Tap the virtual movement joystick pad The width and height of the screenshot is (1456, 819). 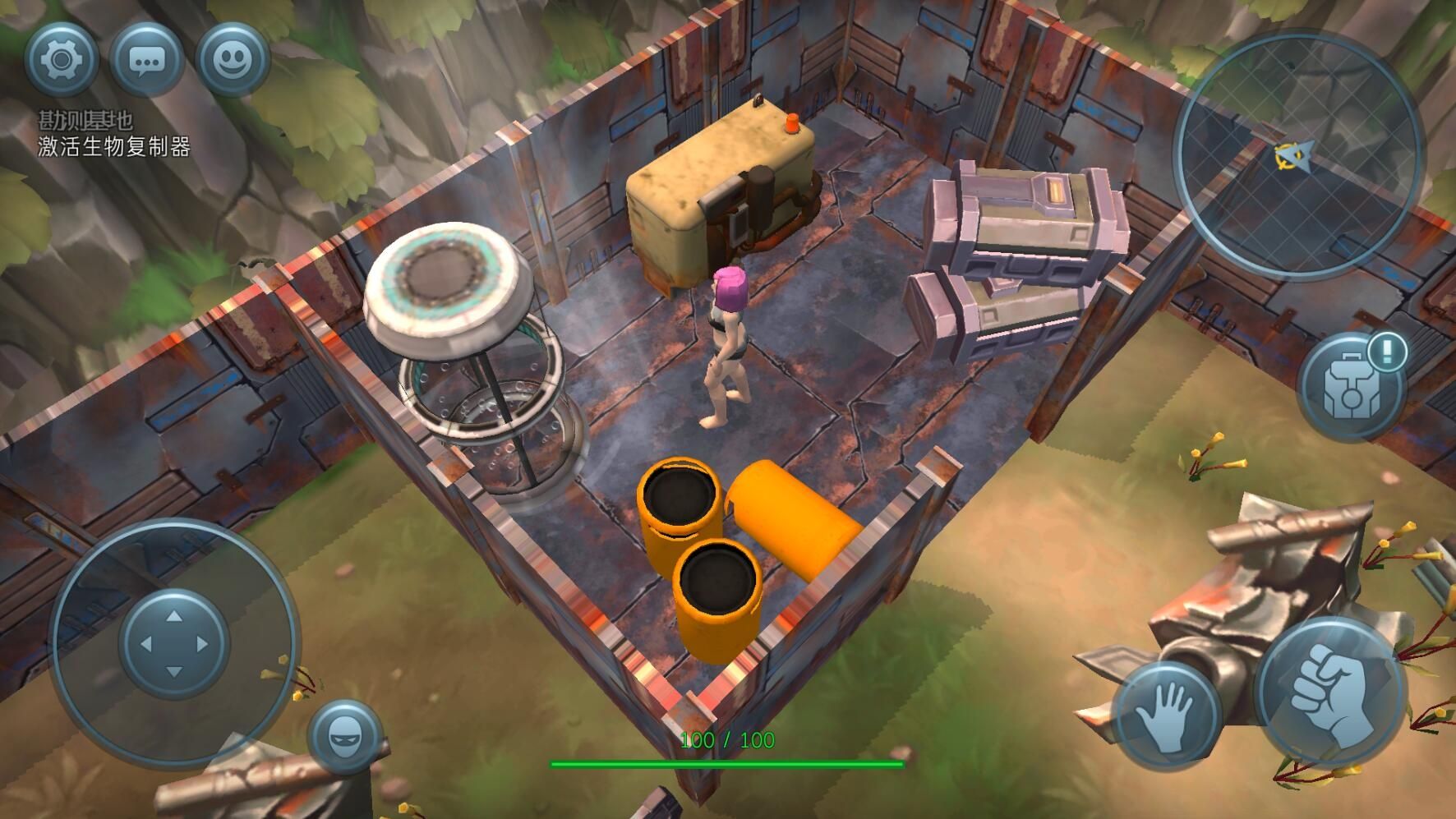pos(174,643)
